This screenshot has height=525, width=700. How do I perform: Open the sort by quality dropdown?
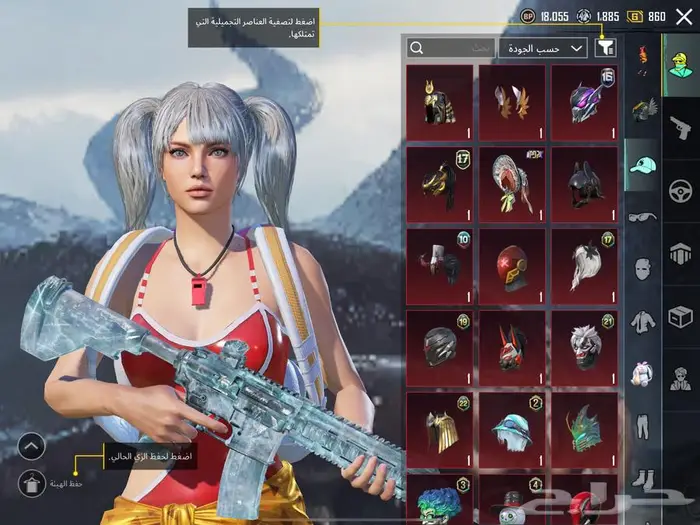click(549, 48)
